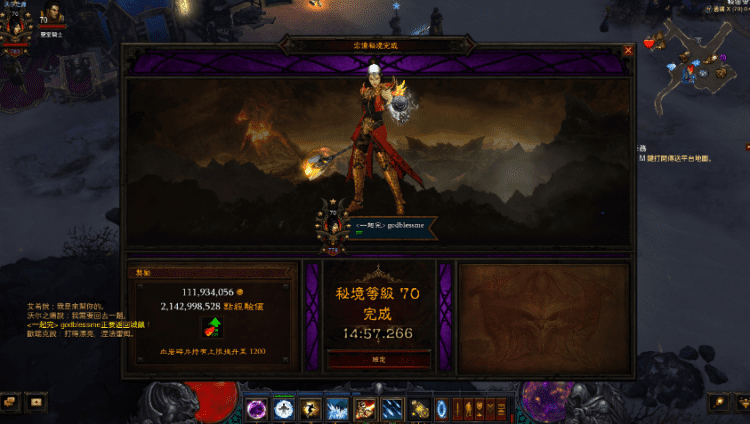Use the running figure dash skill
Image resolution: width=750 pixels, height=424 pixels.
(x=311, y=408)
